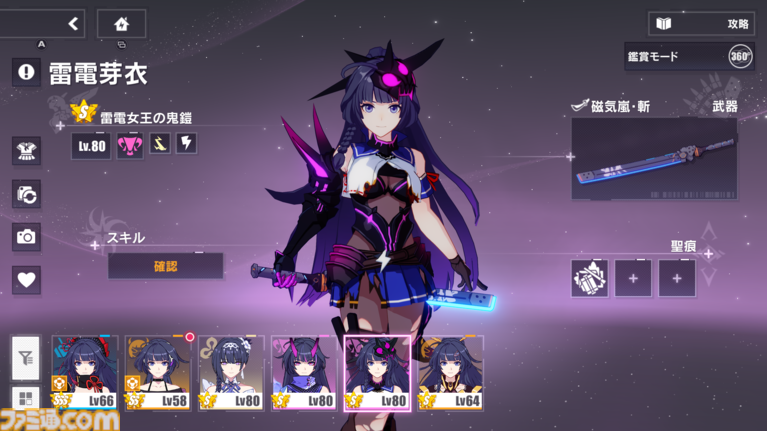Open the outfit wardrobe icon
Viewport: 767px width, 431px height.
click(27, 151)
